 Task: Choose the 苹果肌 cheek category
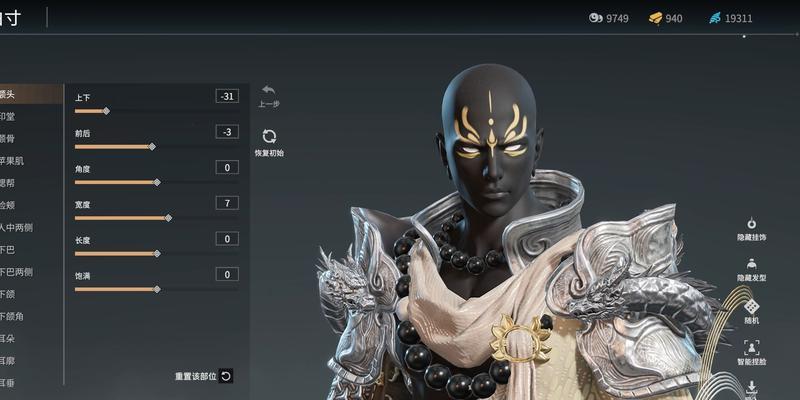[12, 160]
